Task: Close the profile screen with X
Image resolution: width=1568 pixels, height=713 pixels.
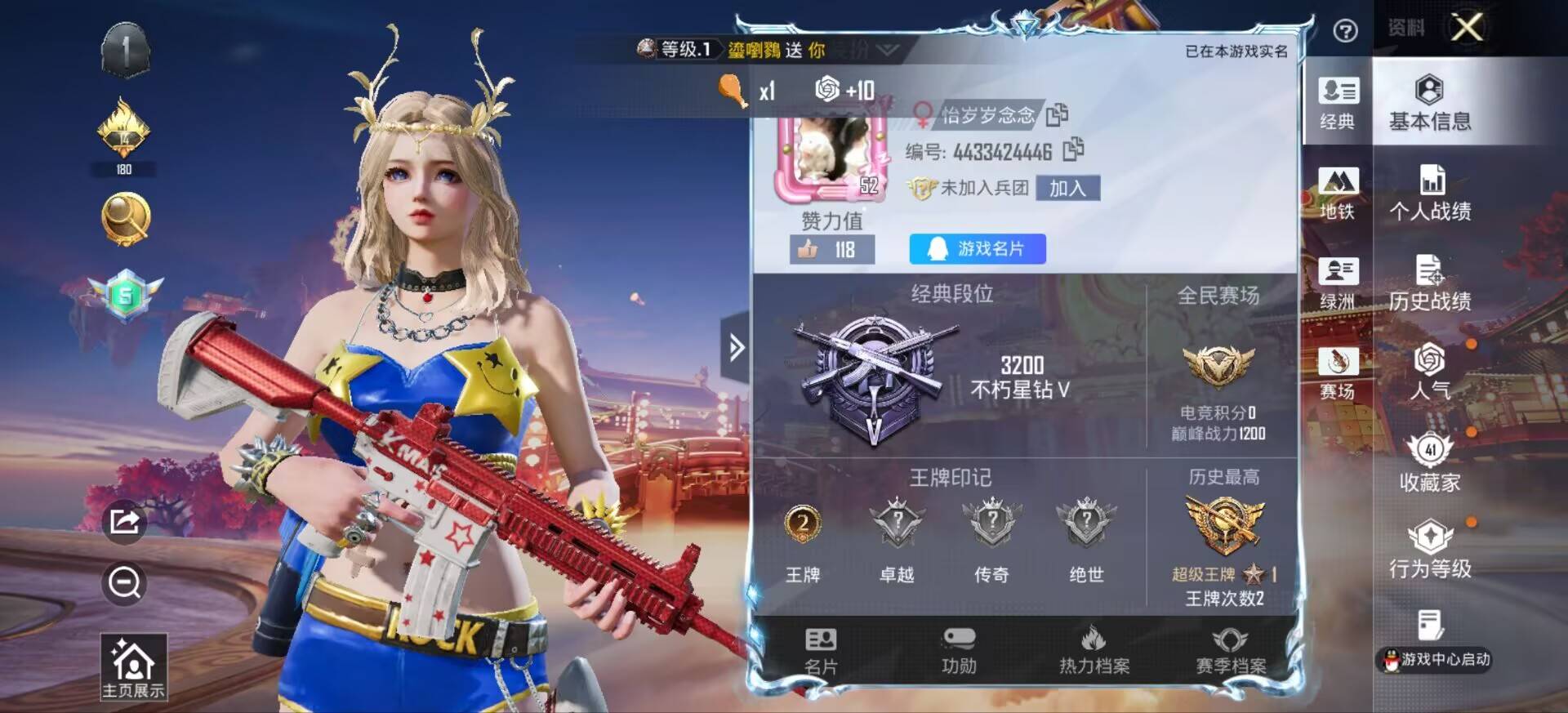Action: click(x=1467, y=29)
